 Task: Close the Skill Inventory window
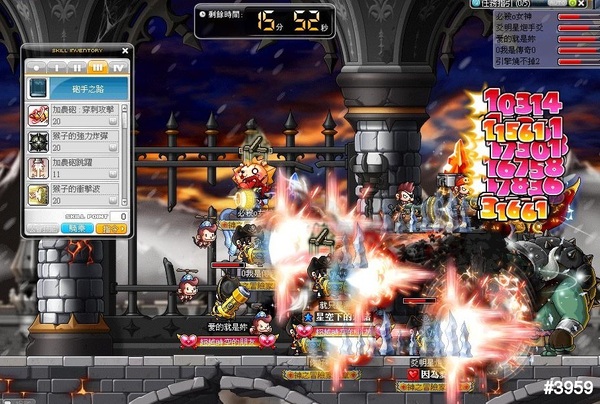125,49
